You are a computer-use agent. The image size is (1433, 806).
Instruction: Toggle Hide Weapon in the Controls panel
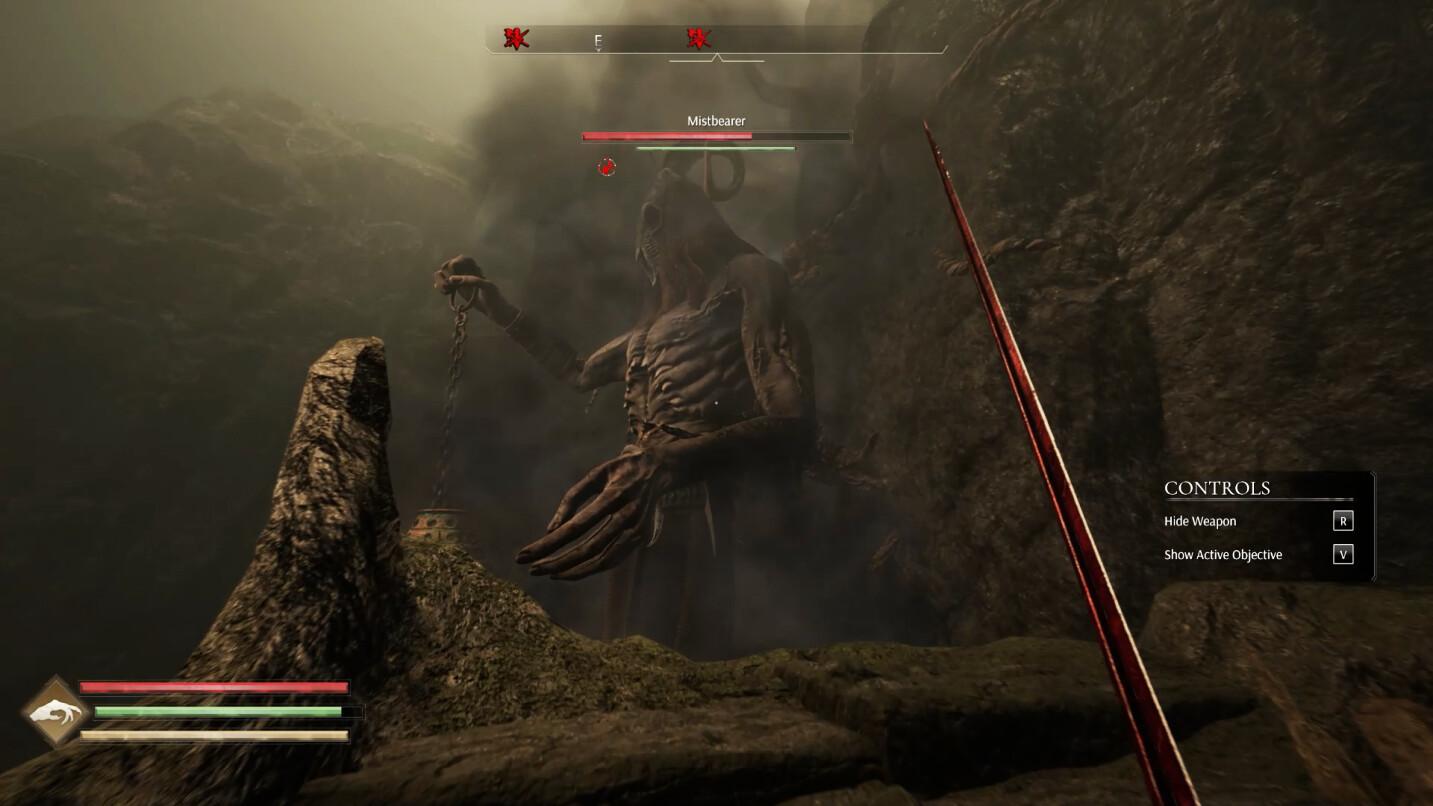[1343, 520]
